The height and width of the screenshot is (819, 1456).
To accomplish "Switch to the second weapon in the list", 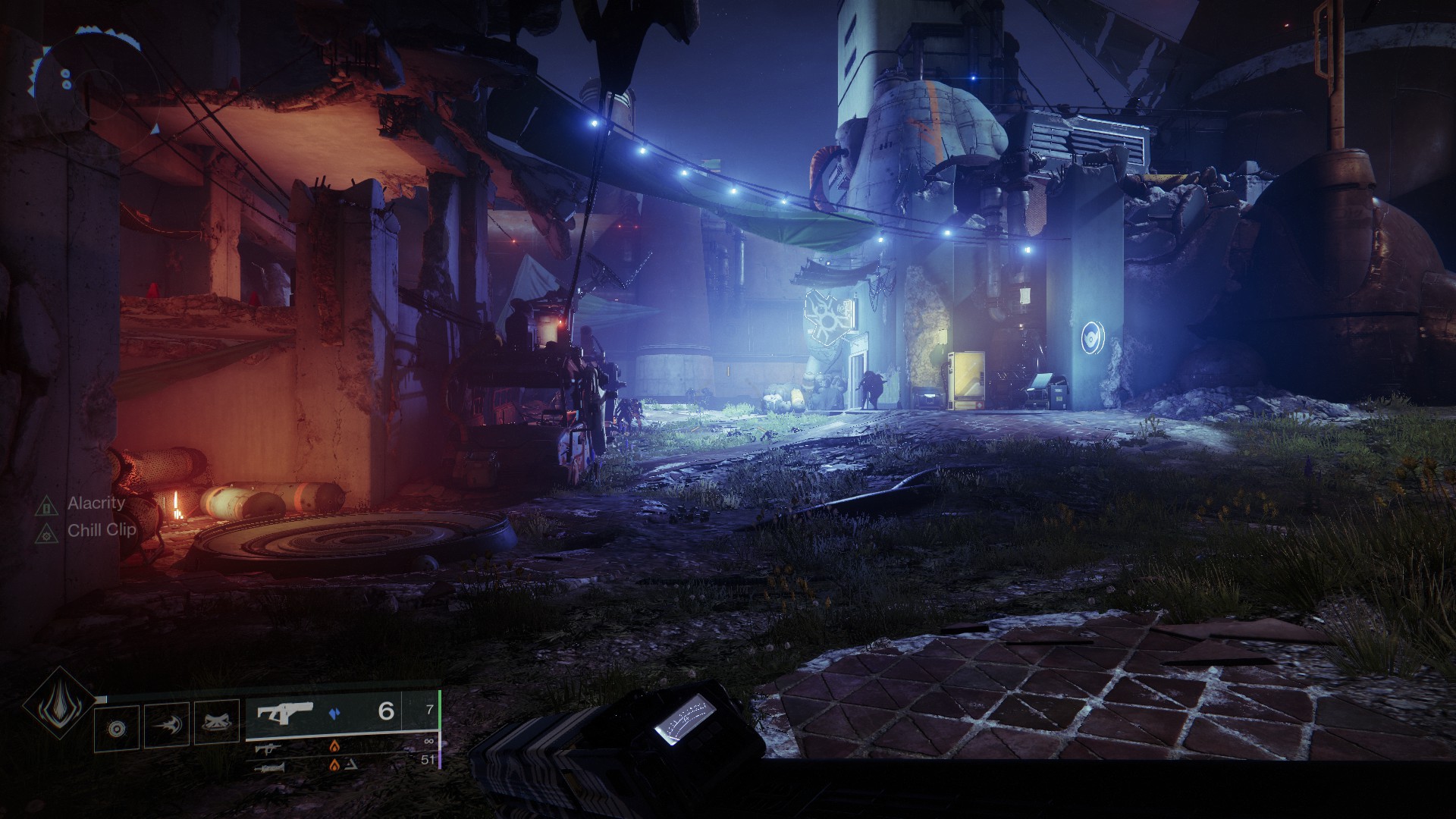I will pos(269,748).
